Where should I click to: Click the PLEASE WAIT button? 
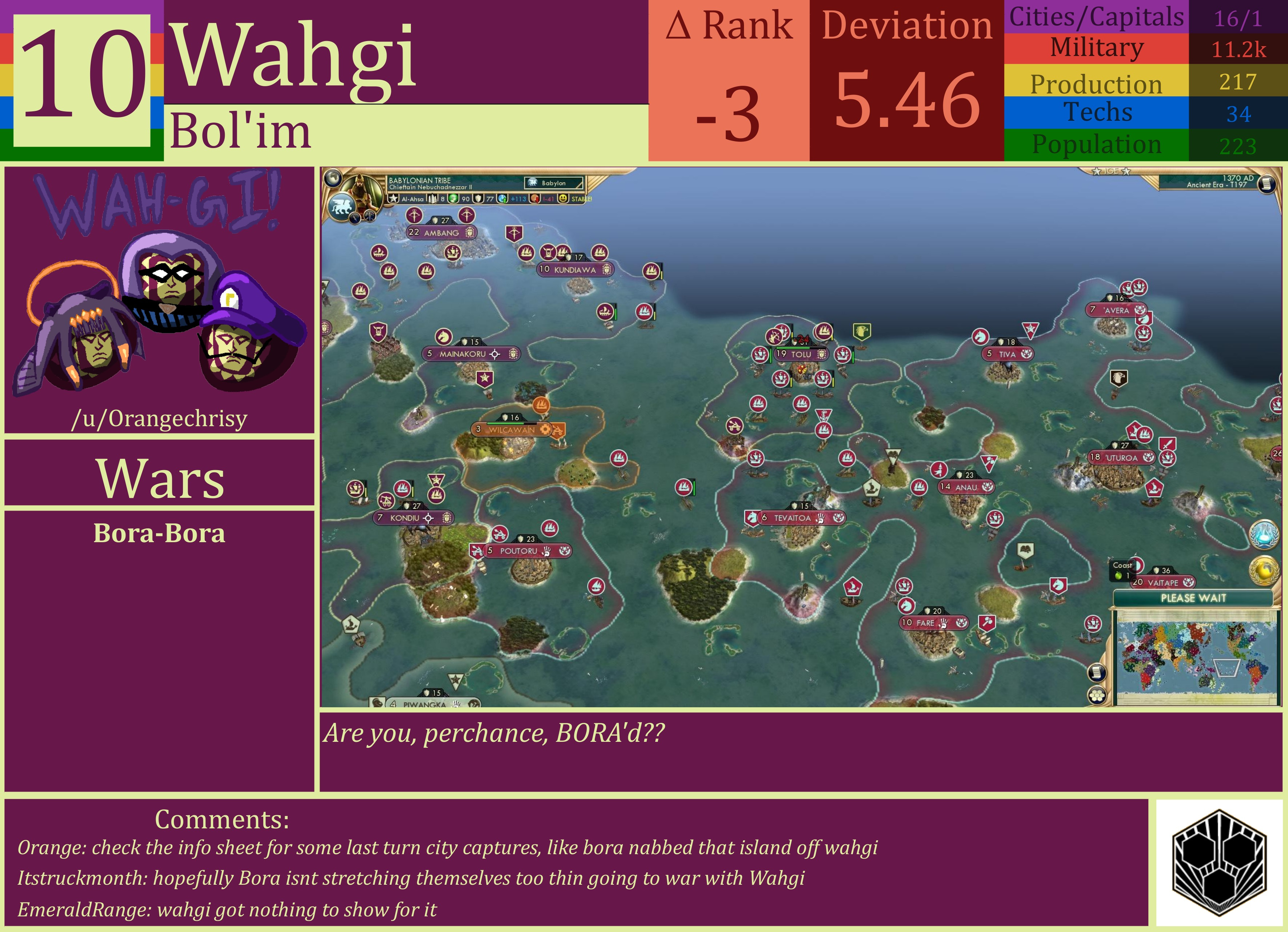(x=1194, y=597)
